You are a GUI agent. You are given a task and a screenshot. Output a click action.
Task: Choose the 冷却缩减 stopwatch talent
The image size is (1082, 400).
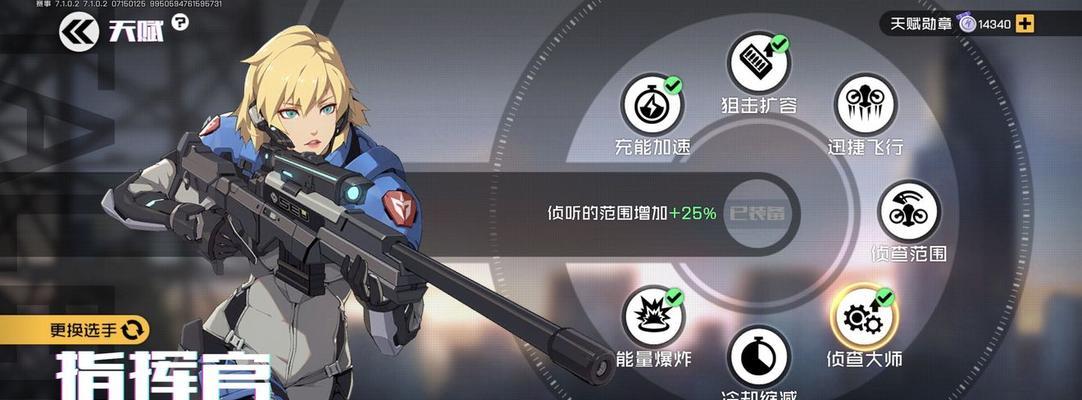[x=758, y=356]
